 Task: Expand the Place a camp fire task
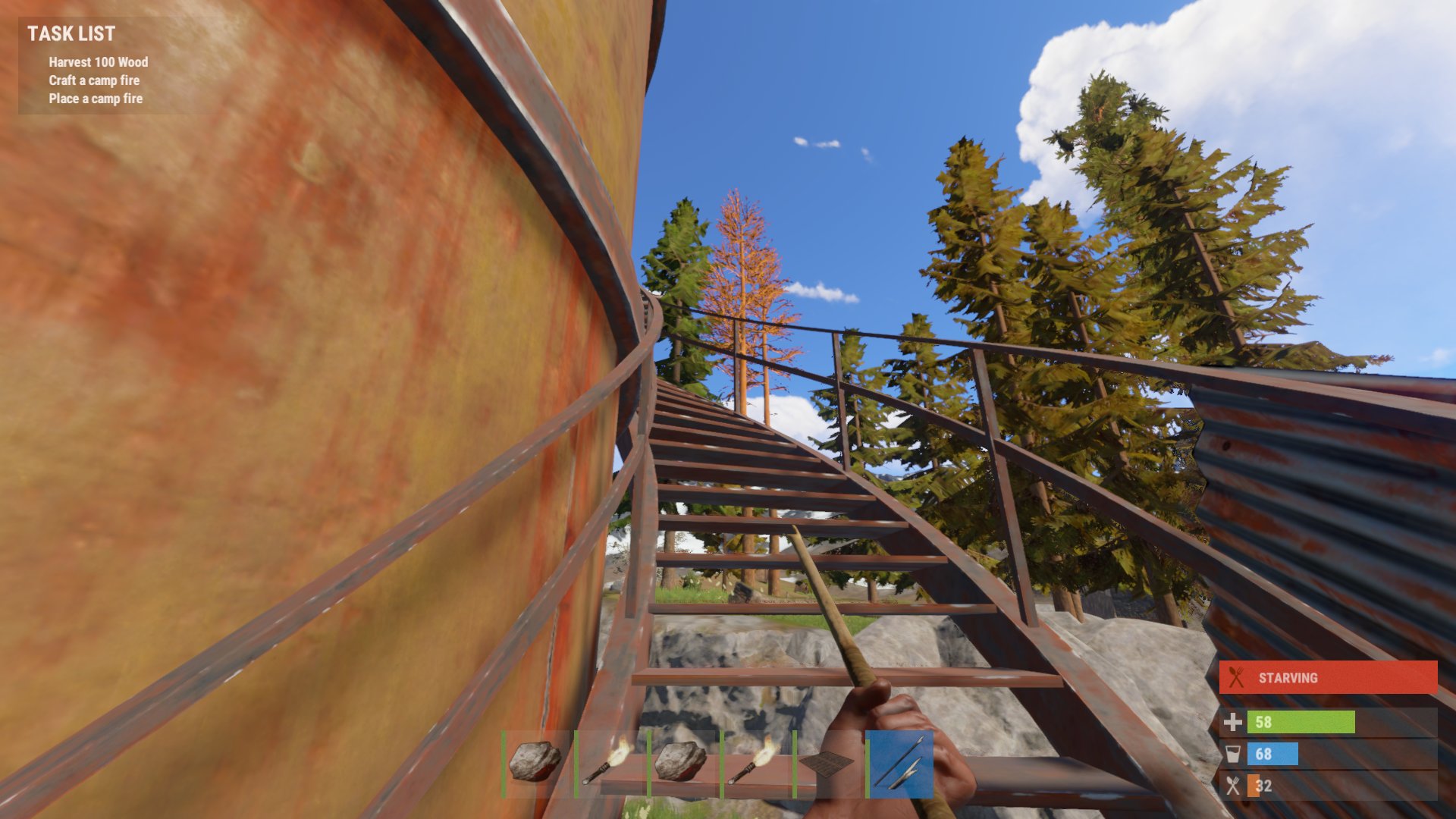pos(95,99)
